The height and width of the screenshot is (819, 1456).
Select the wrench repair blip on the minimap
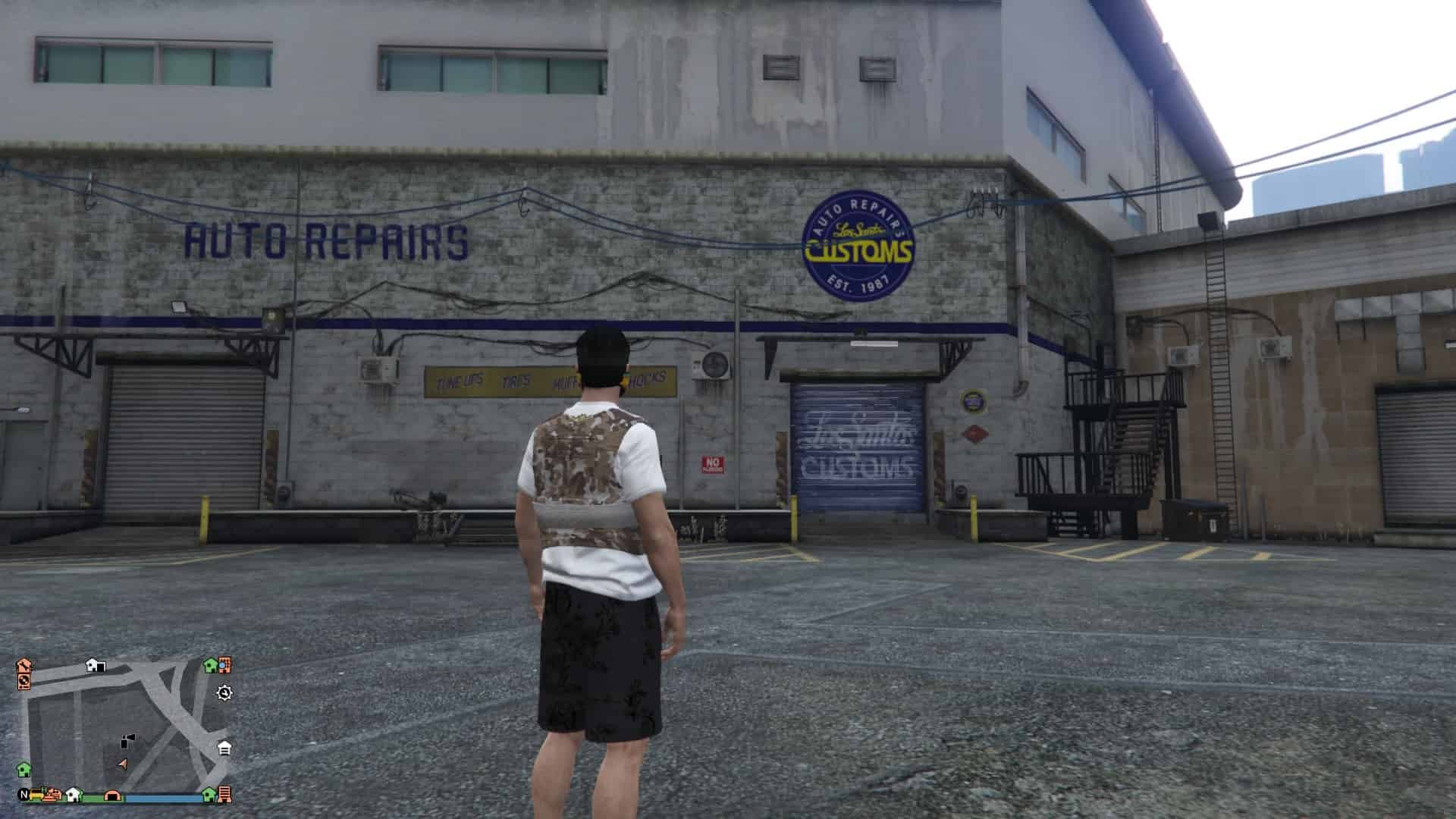pos(24,666)
